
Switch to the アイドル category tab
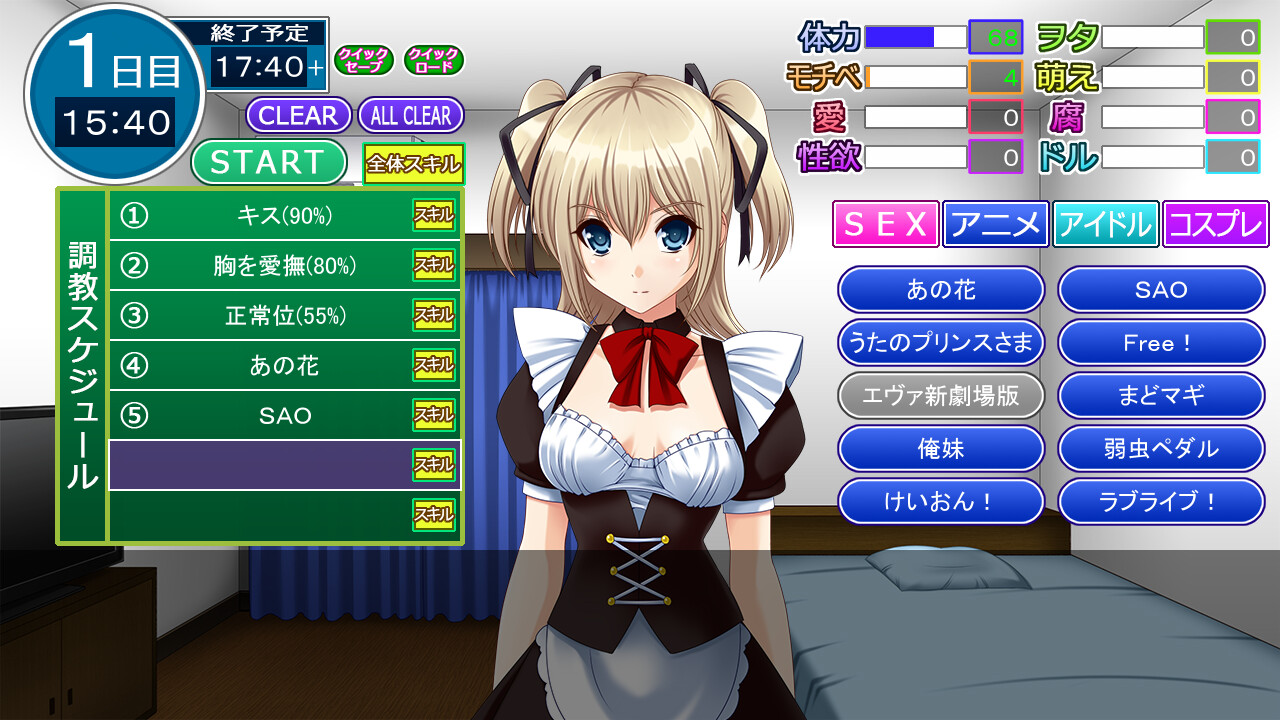pyautogui.click(x=1105, y=224)
